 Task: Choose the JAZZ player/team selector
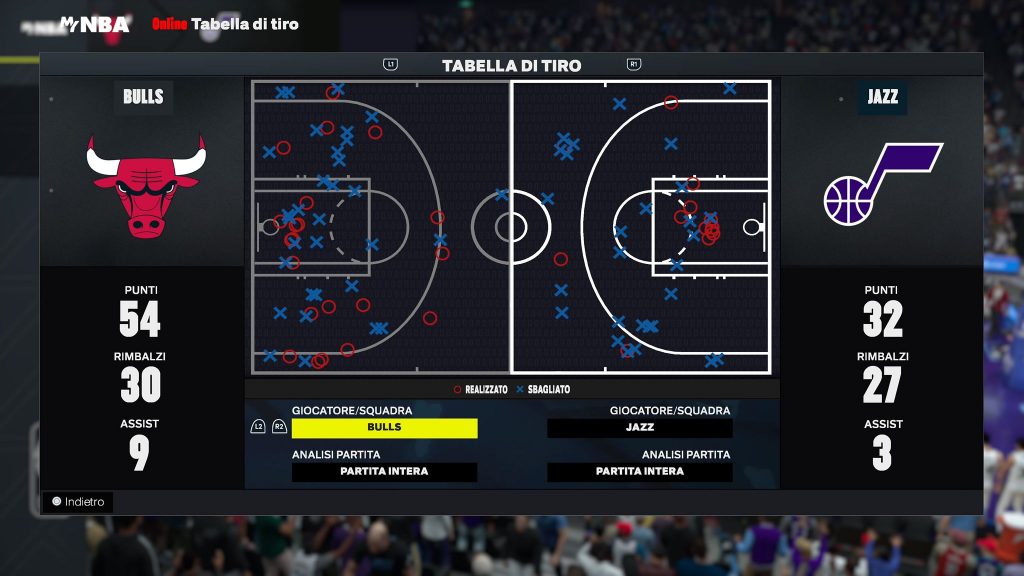click(639, 428)
